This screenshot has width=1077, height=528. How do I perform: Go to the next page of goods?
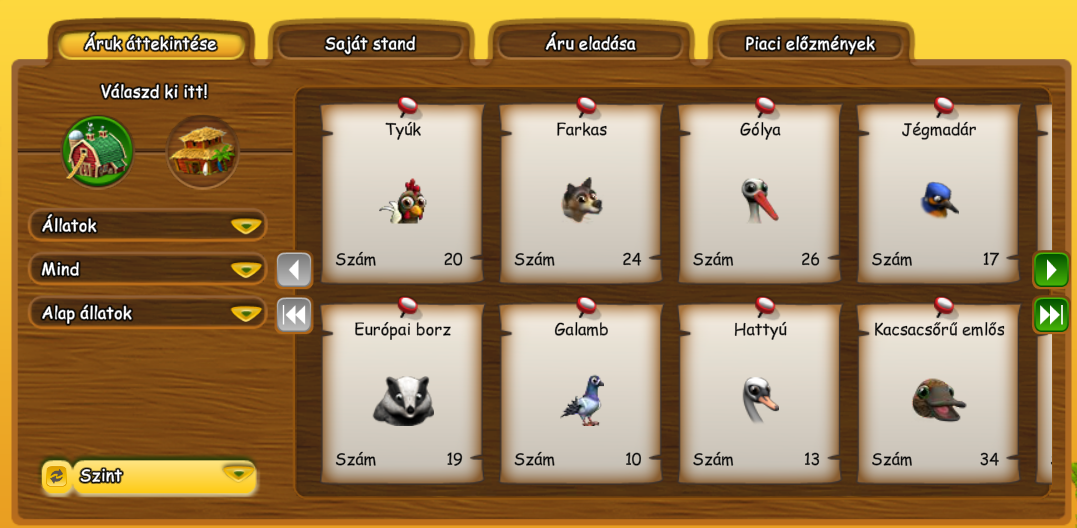click(1051, 270)
